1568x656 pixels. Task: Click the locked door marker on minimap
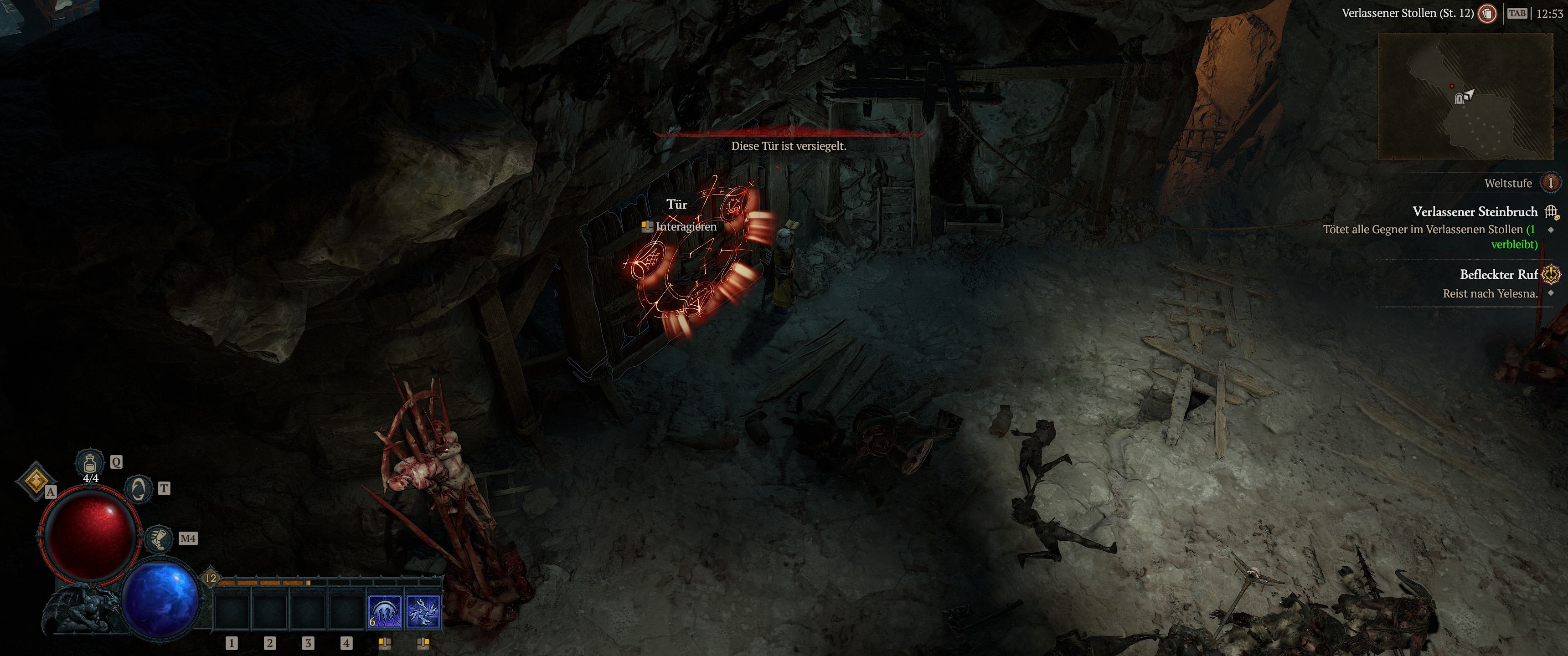coord(1459,98)
